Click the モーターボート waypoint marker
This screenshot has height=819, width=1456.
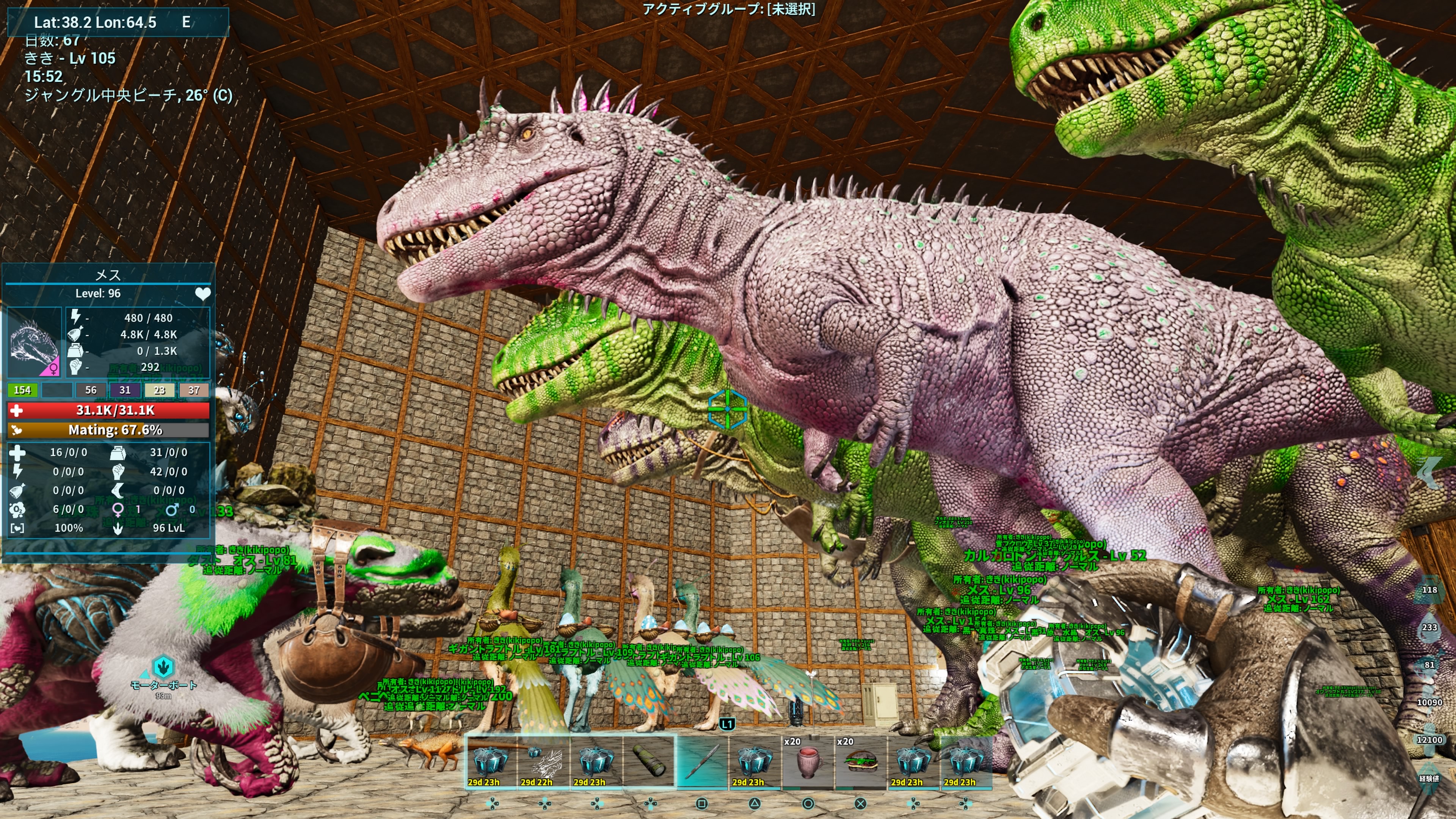click(163, 667)
